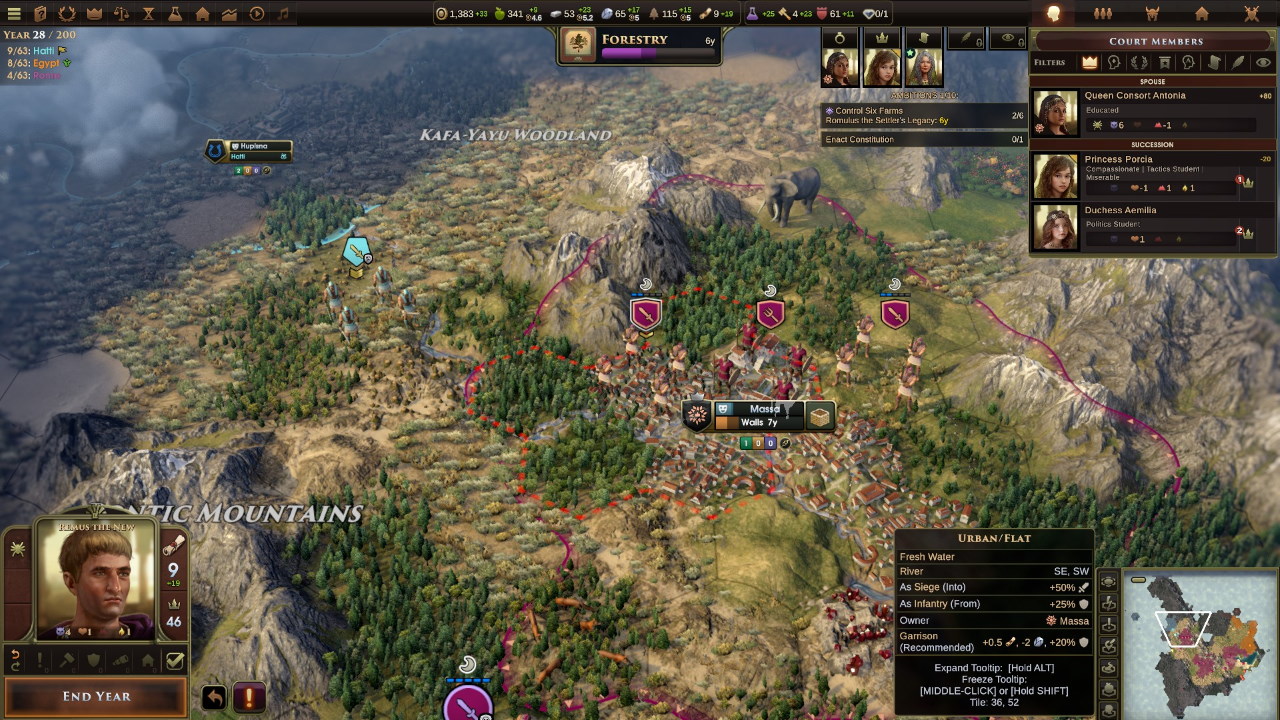
Task: Toggle the eye filter in Court Members
Action: tap(1263, 62)
